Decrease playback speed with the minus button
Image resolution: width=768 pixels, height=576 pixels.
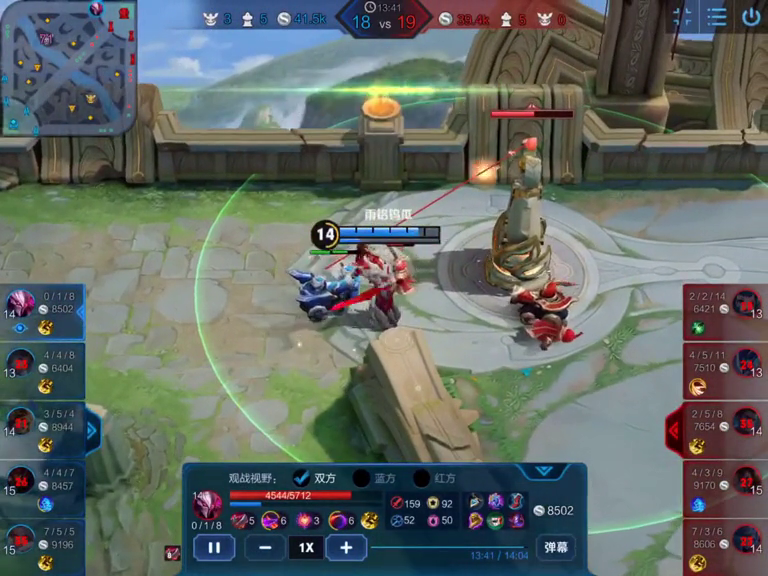coord(264,547)
